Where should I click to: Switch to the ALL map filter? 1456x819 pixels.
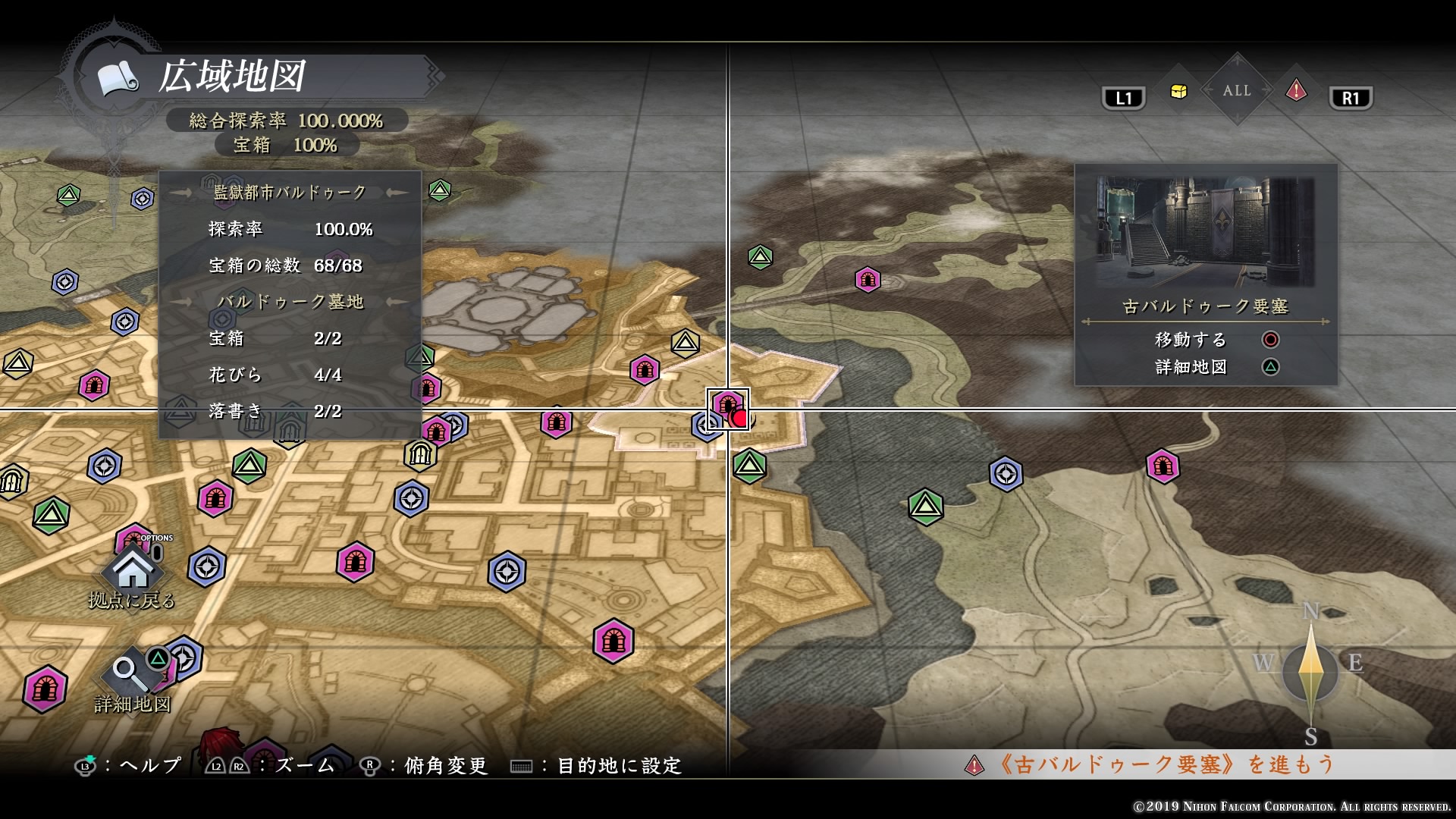[1237, 90]
